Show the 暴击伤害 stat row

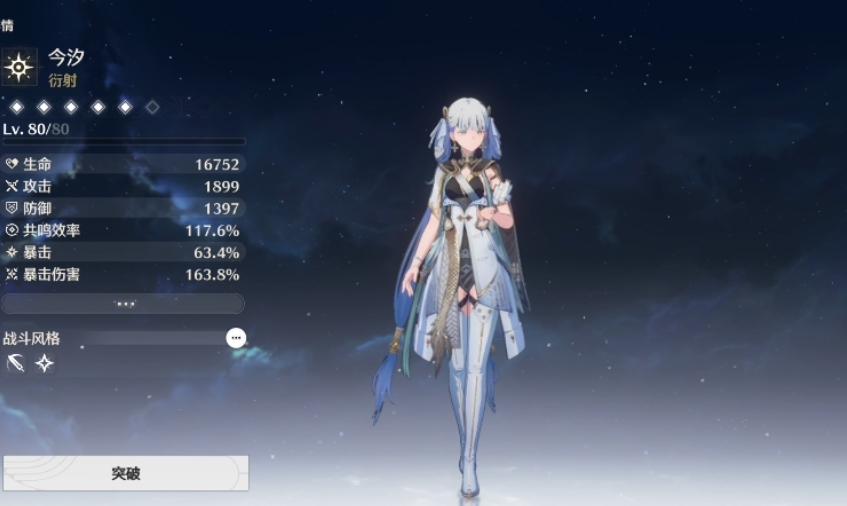(123, 274)
